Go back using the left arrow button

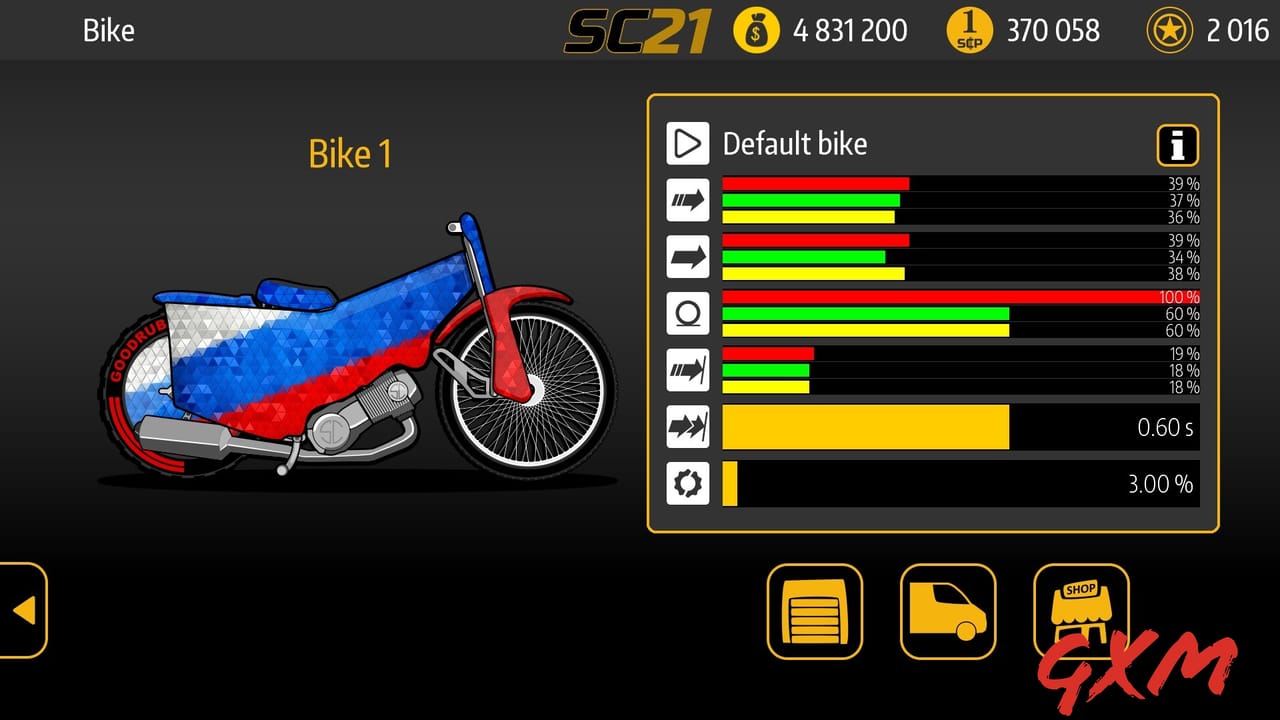pos(25,611)
